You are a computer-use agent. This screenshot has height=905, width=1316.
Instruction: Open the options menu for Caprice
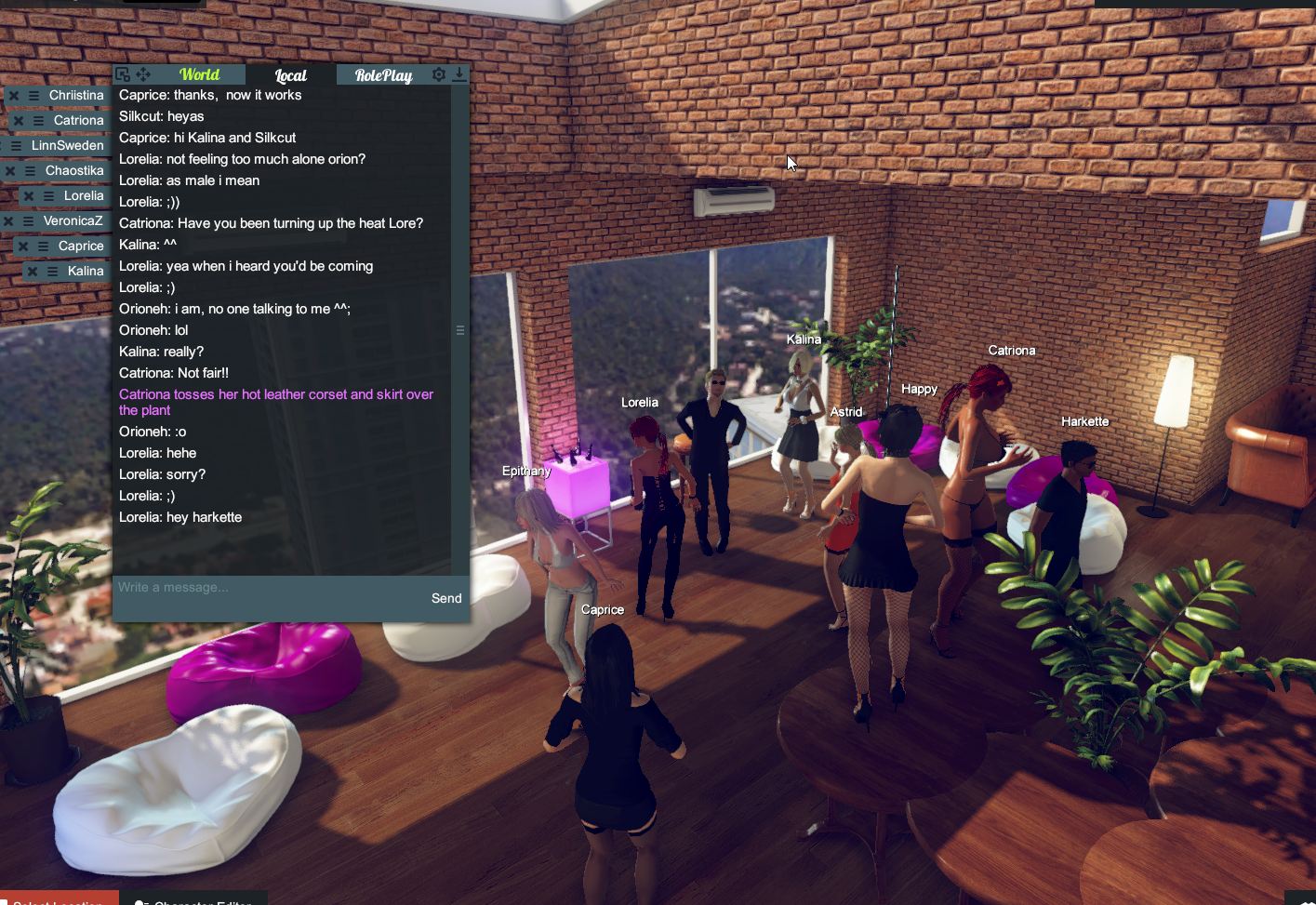pyautogui.click(x=41, y=245)
